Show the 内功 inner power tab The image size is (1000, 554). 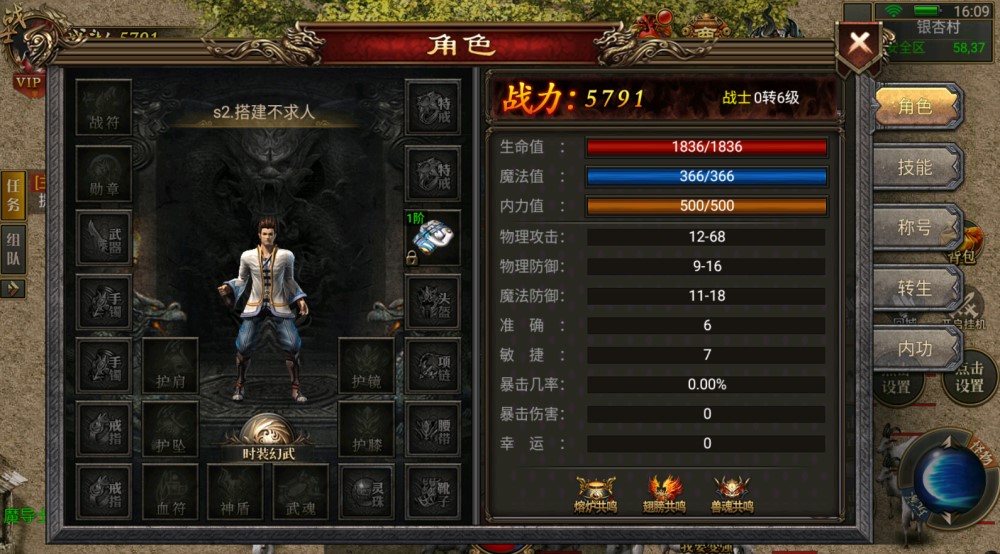pos(914,349)
